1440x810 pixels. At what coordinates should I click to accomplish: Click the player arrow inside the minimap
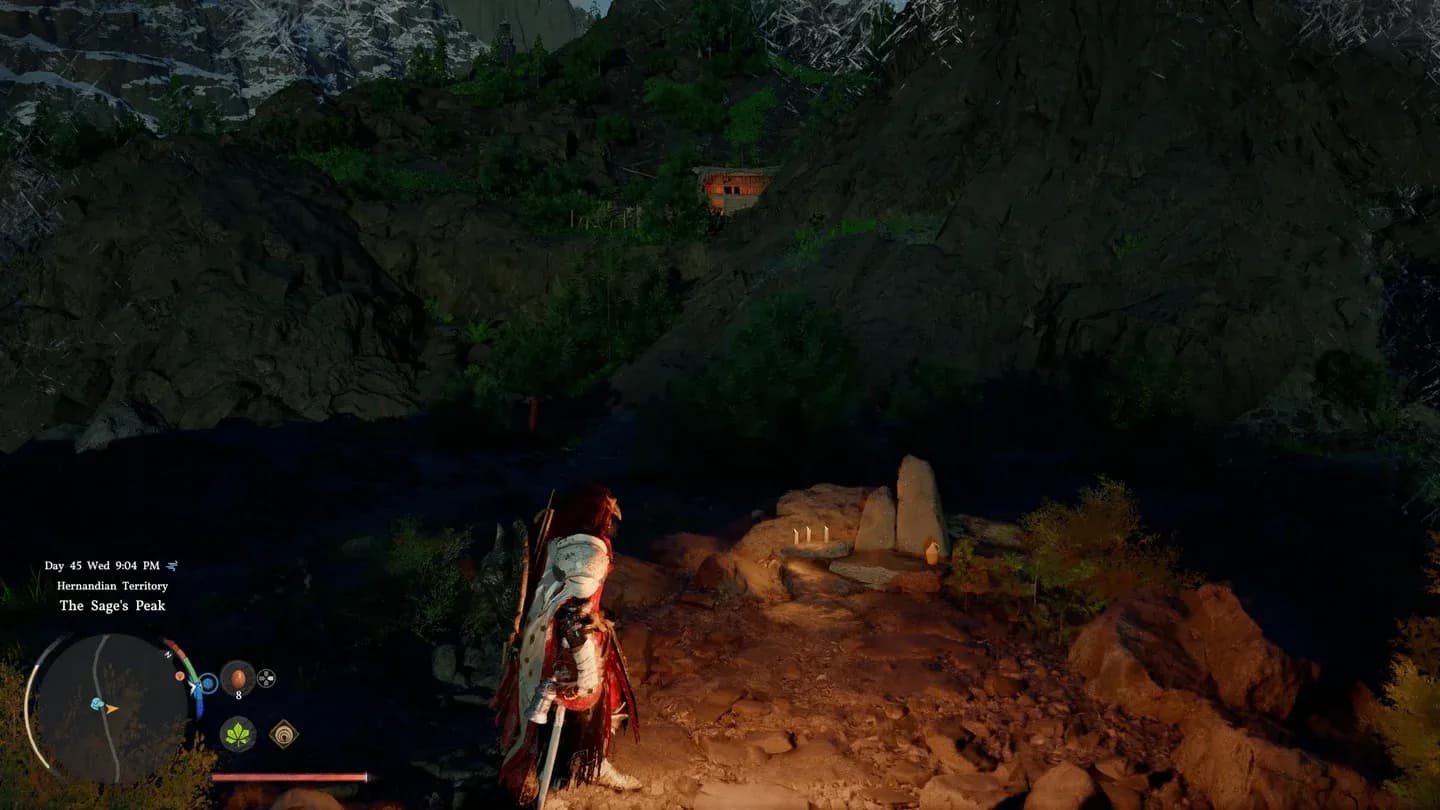tap(110, 709)
